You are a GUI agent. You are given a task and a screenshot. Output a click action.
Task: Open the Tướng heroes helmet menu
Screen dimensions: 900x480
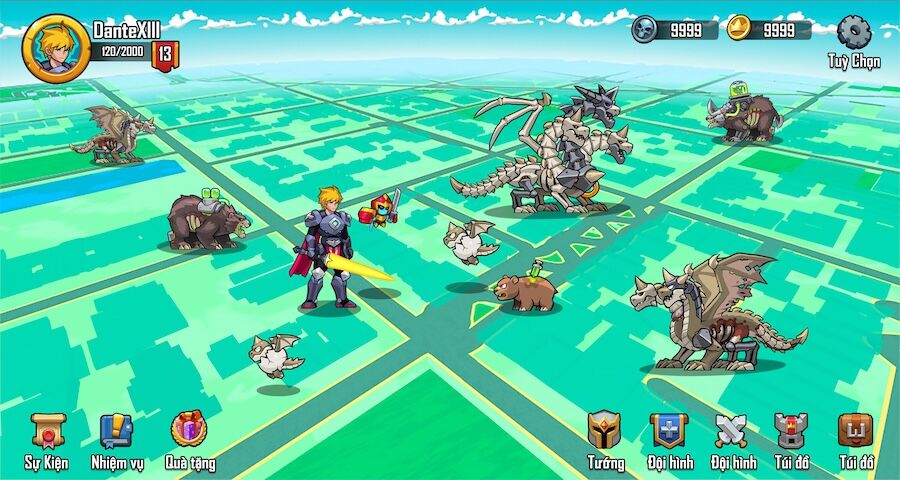[605, 431]
